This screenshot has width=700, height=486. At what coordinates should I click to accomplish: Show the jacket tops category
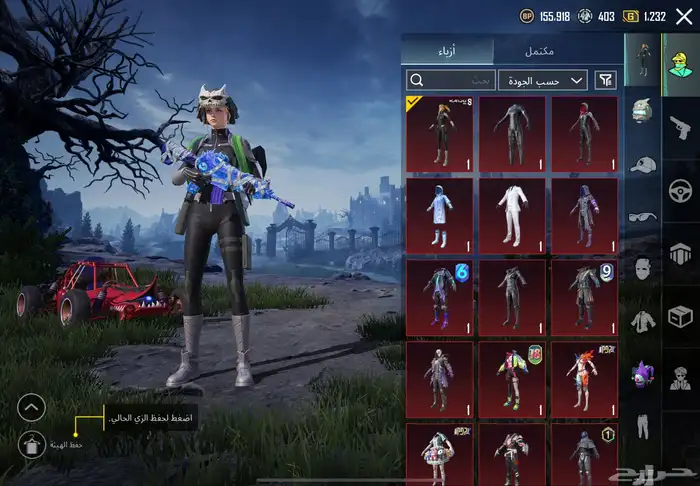point(643,321)
